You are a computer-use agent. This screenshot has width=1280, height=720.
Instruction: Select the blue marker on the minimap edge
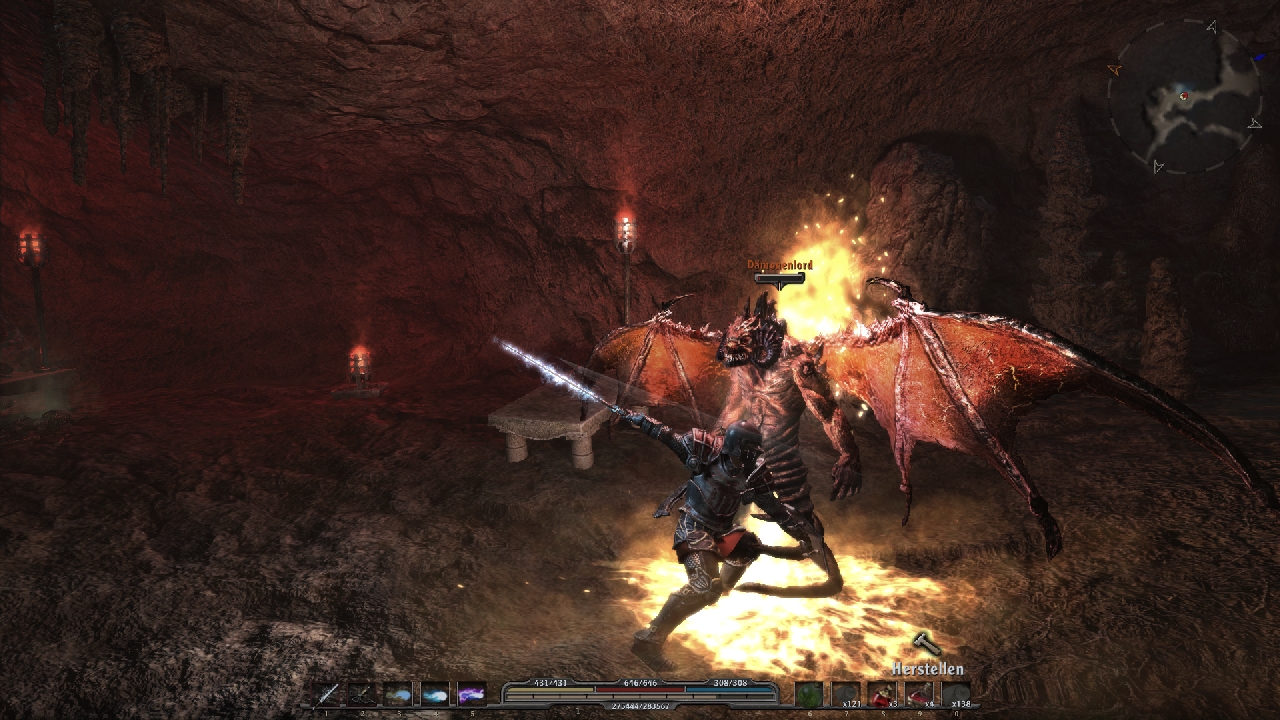[x=1259, y=58]
